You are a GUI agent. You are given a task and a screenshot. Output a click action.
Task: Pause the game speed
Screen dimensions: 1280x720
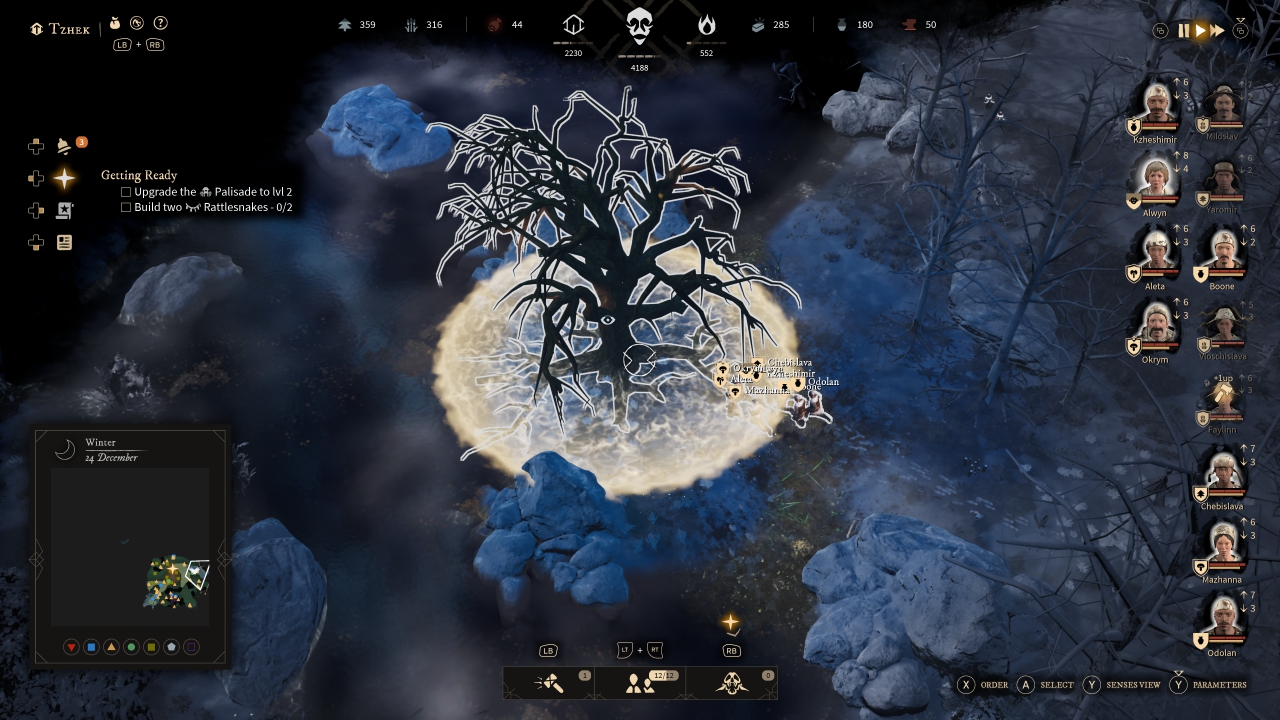coord(1184,31)
